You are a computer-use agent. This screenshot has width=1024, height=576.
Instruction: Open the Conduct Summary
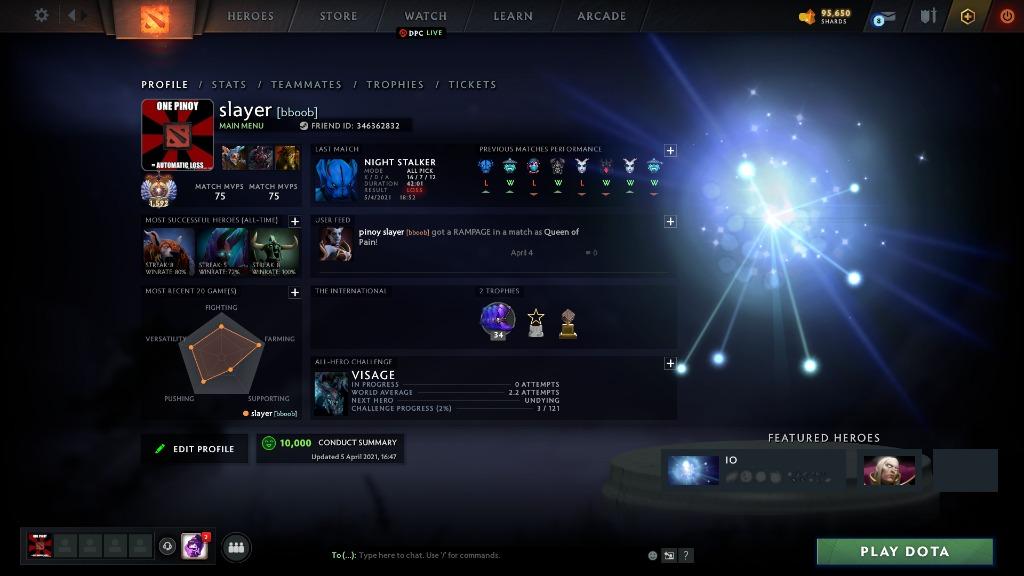tap(330, 448)
